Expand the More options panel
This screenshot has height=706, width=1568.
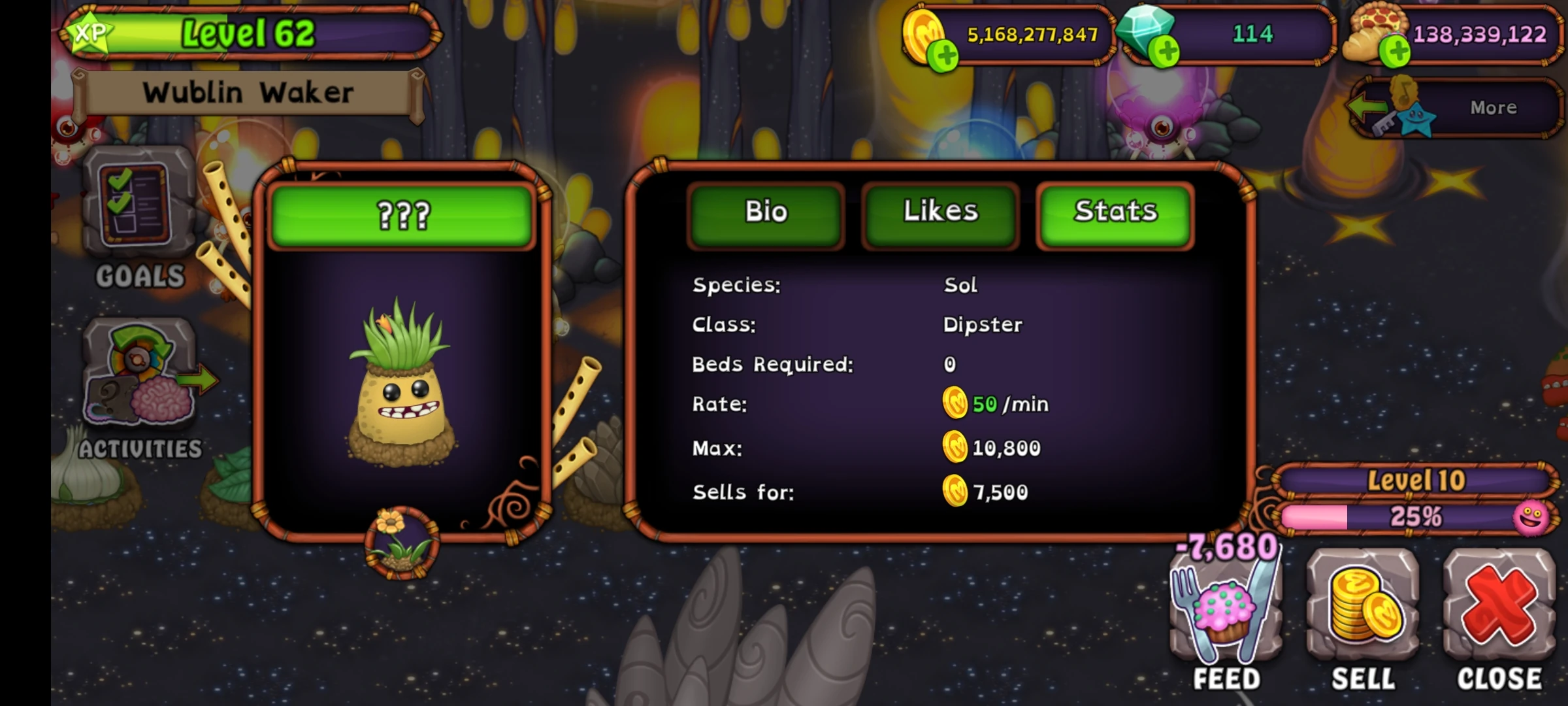(x=1494, y=108)
